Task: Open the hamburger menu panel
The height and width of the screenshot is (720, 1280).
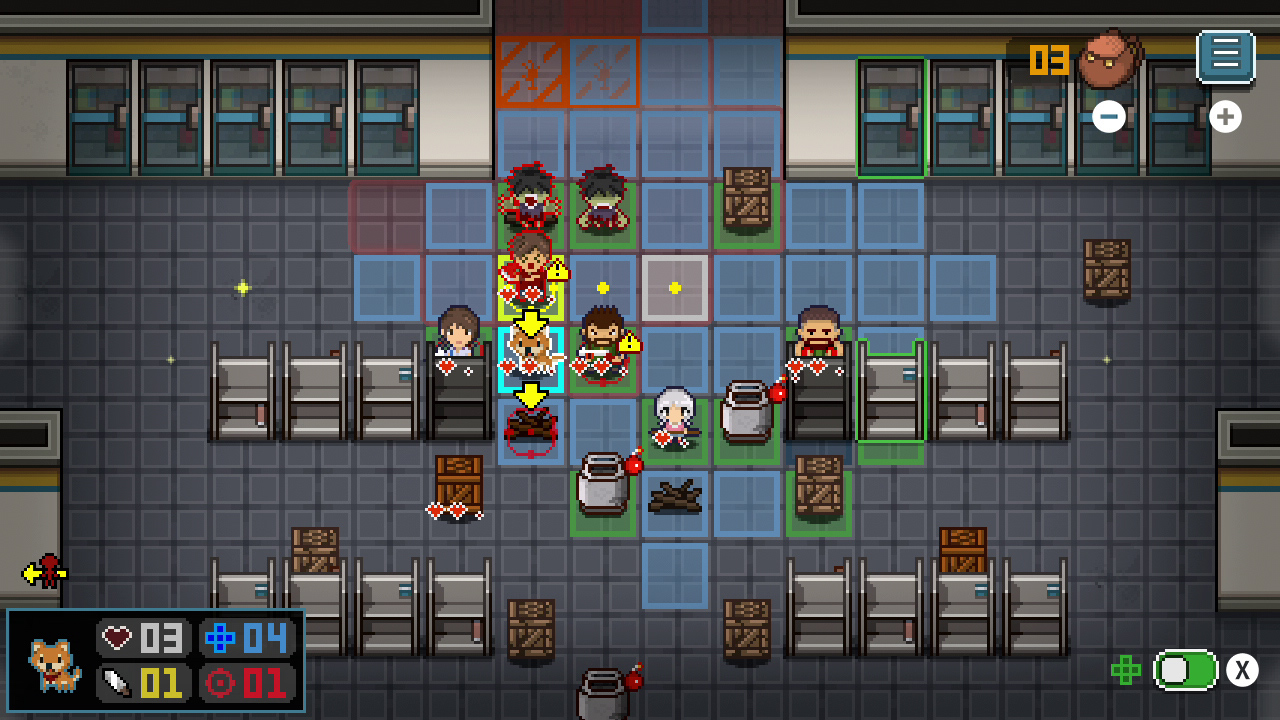Action: coord(1226,54)
